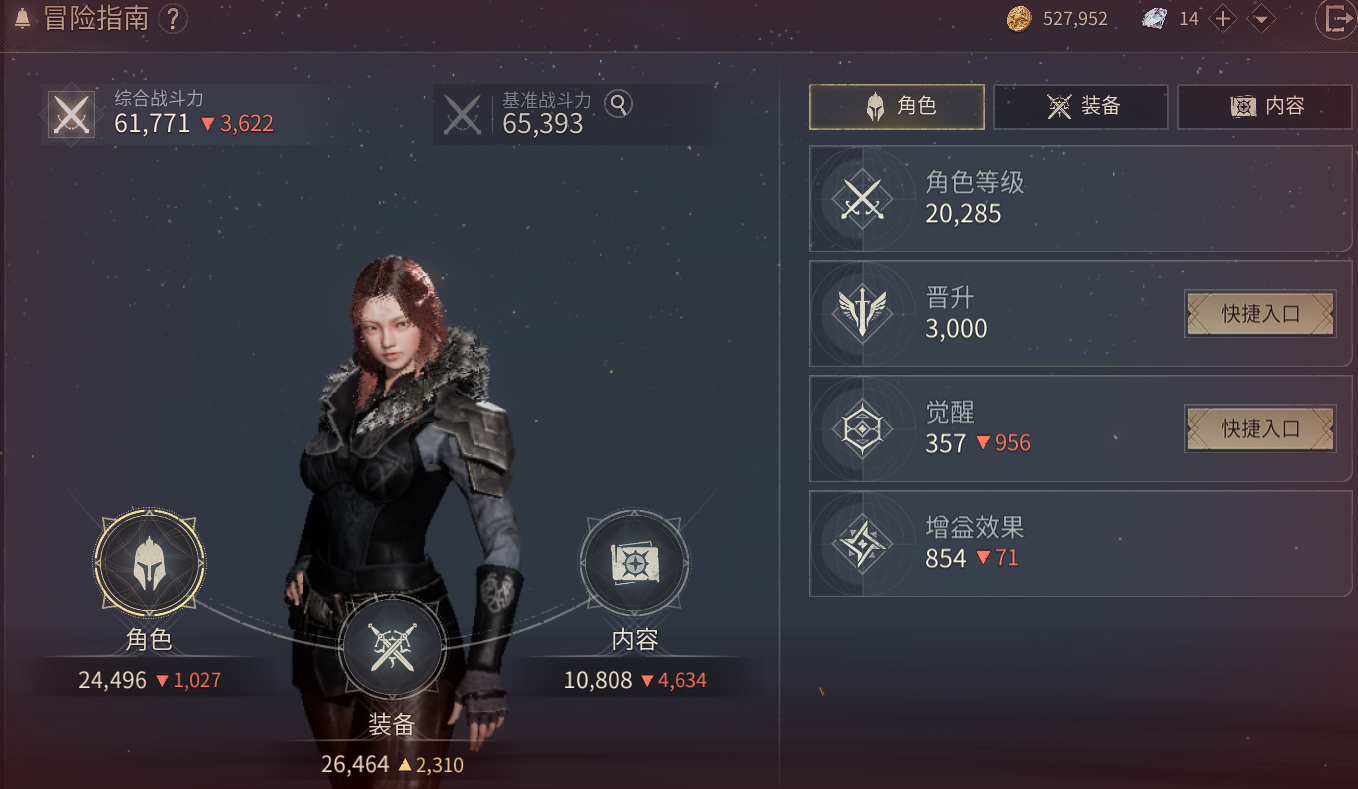Open the 内容 content icon above the stats

click(634, 561)
